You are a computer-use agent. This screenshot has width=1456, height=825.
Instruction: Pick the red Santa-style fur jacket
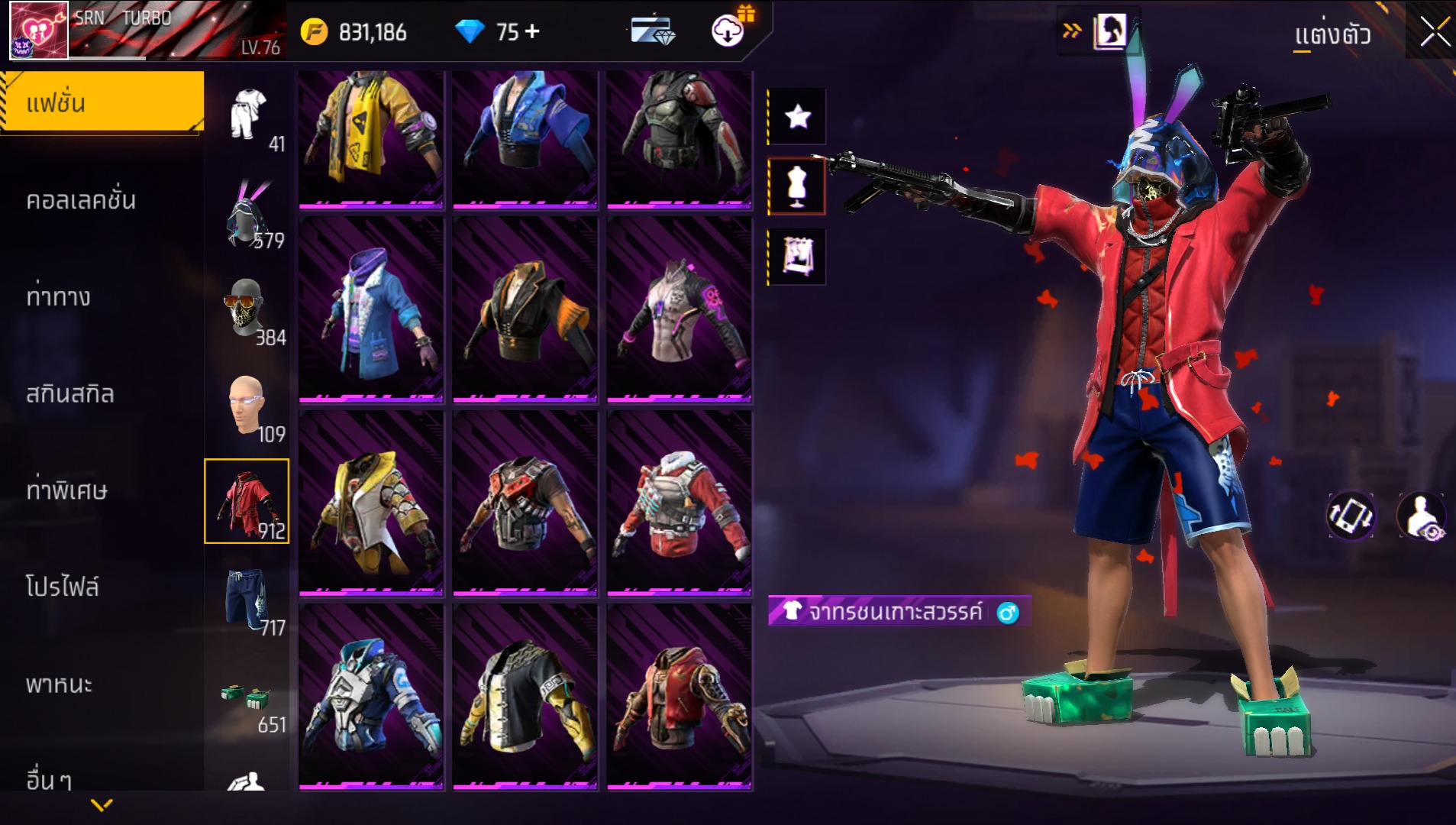680,503
